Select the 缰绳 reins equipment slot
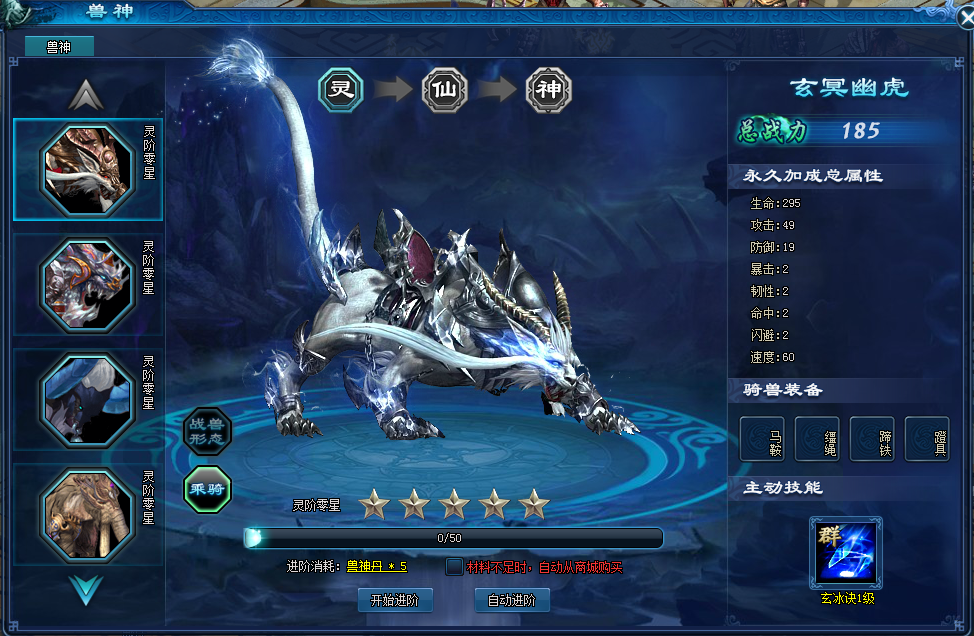 (x=817, y=438)
